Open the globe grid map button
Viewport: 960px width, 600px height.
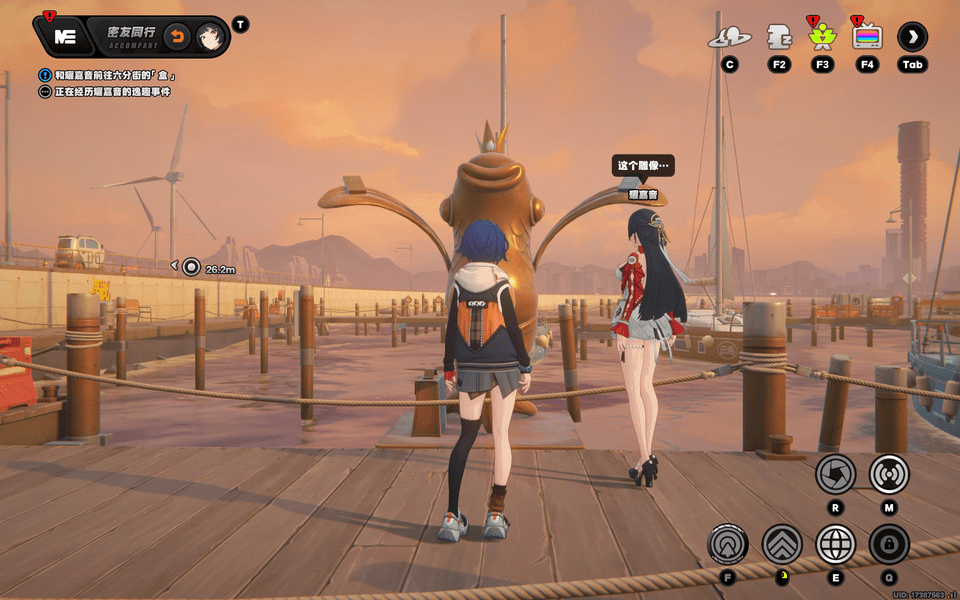[x=835, y=544]
